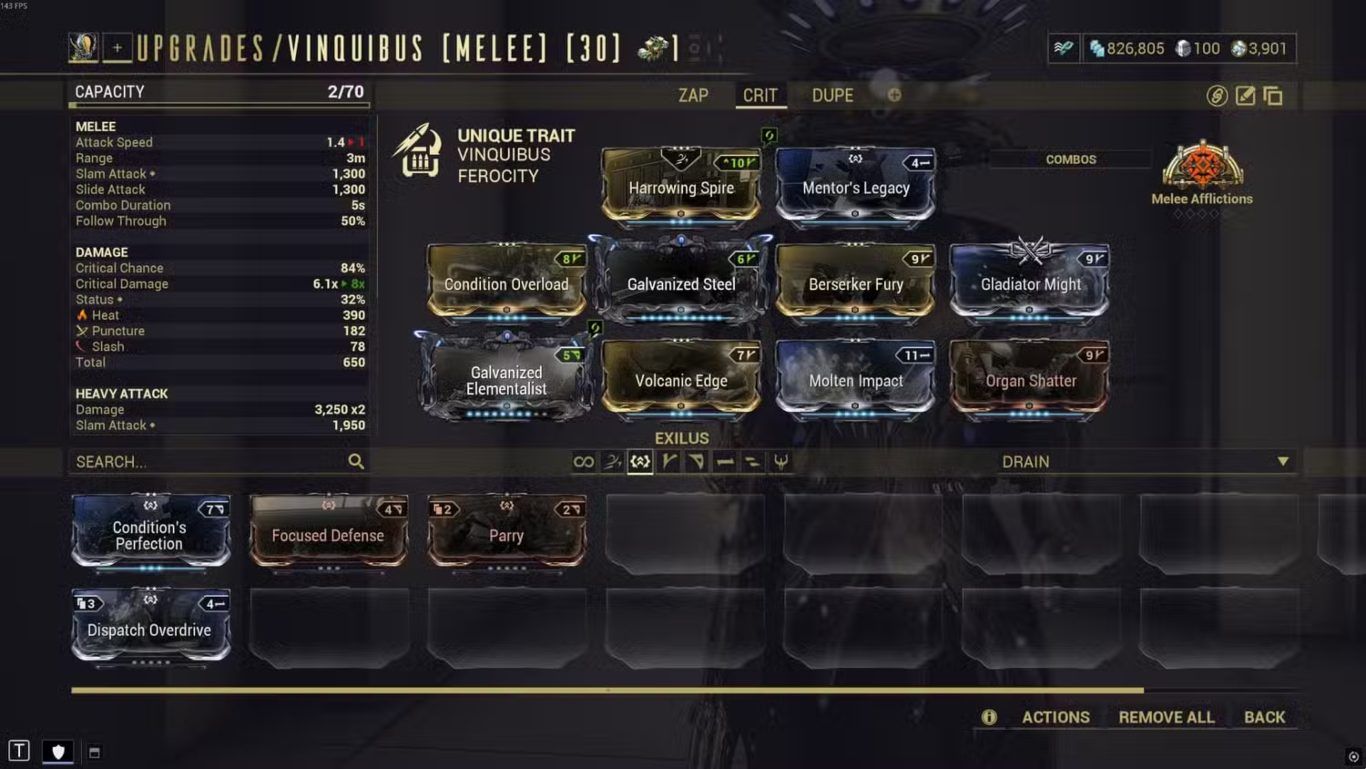Switch to the ZAP loadout tab

(693, 96)
